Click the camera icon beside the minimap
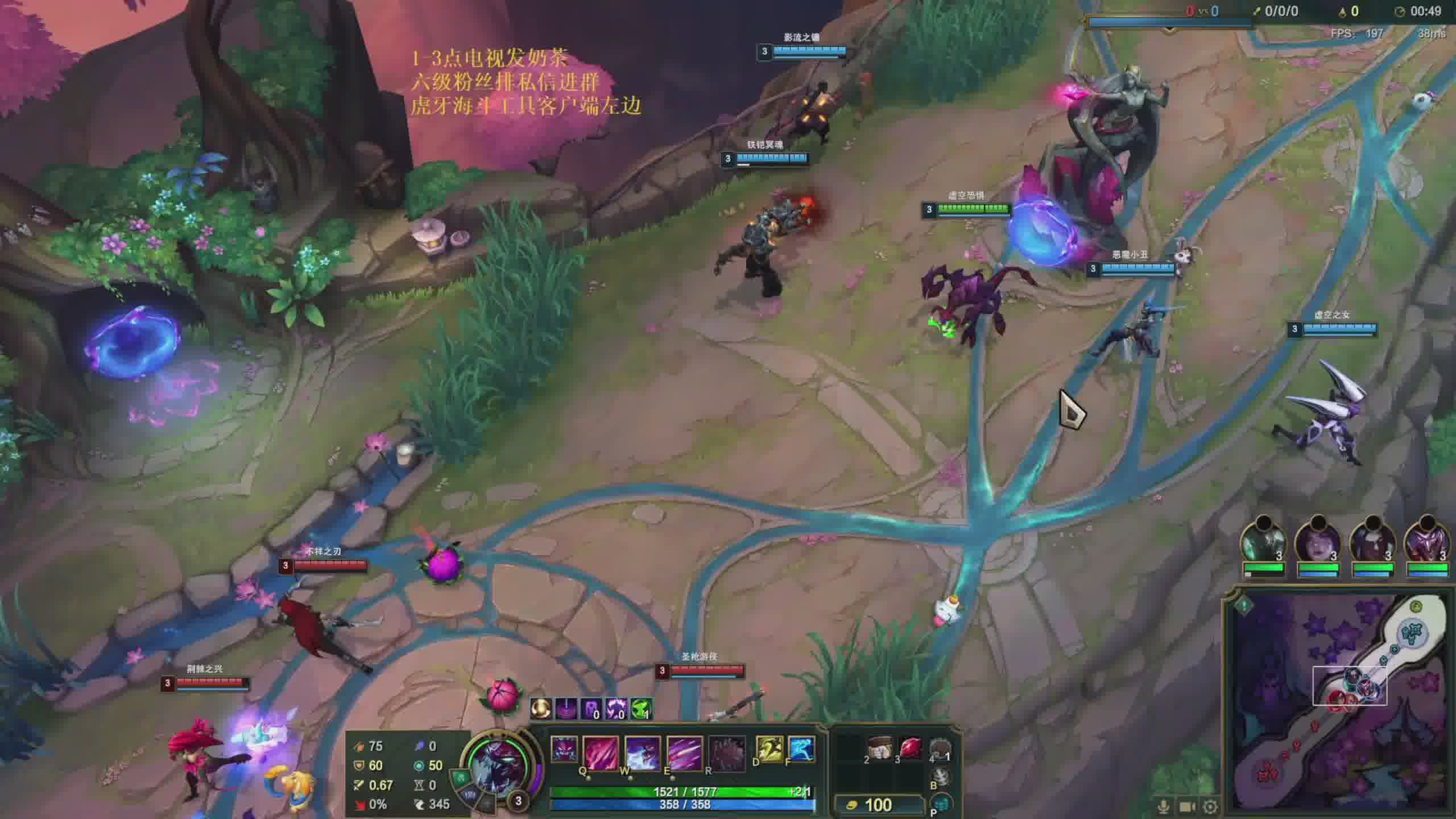Image resolution: width=1456 pixels, height=819 pixels. point(1188,806)
